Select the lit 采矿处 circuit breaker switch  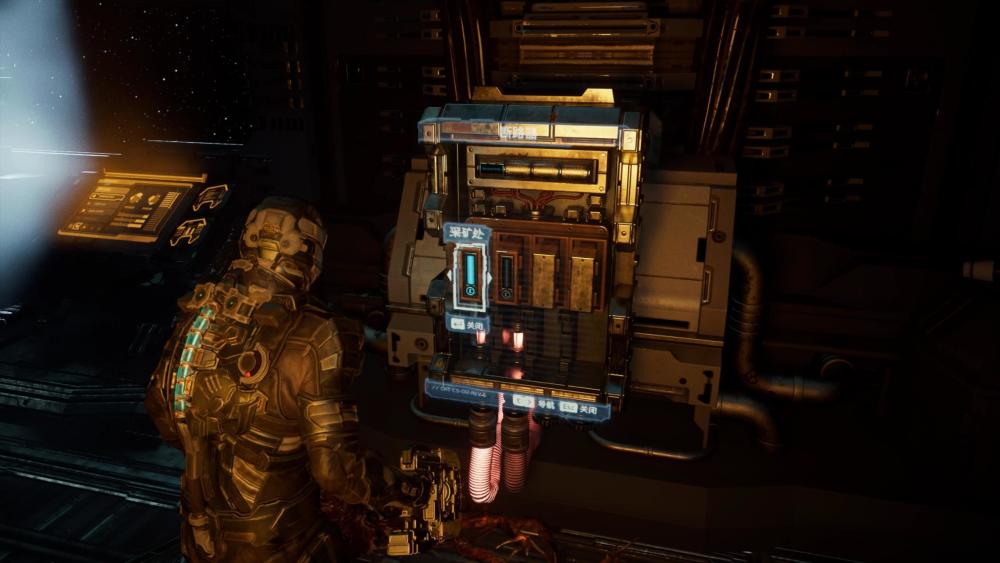469,277
